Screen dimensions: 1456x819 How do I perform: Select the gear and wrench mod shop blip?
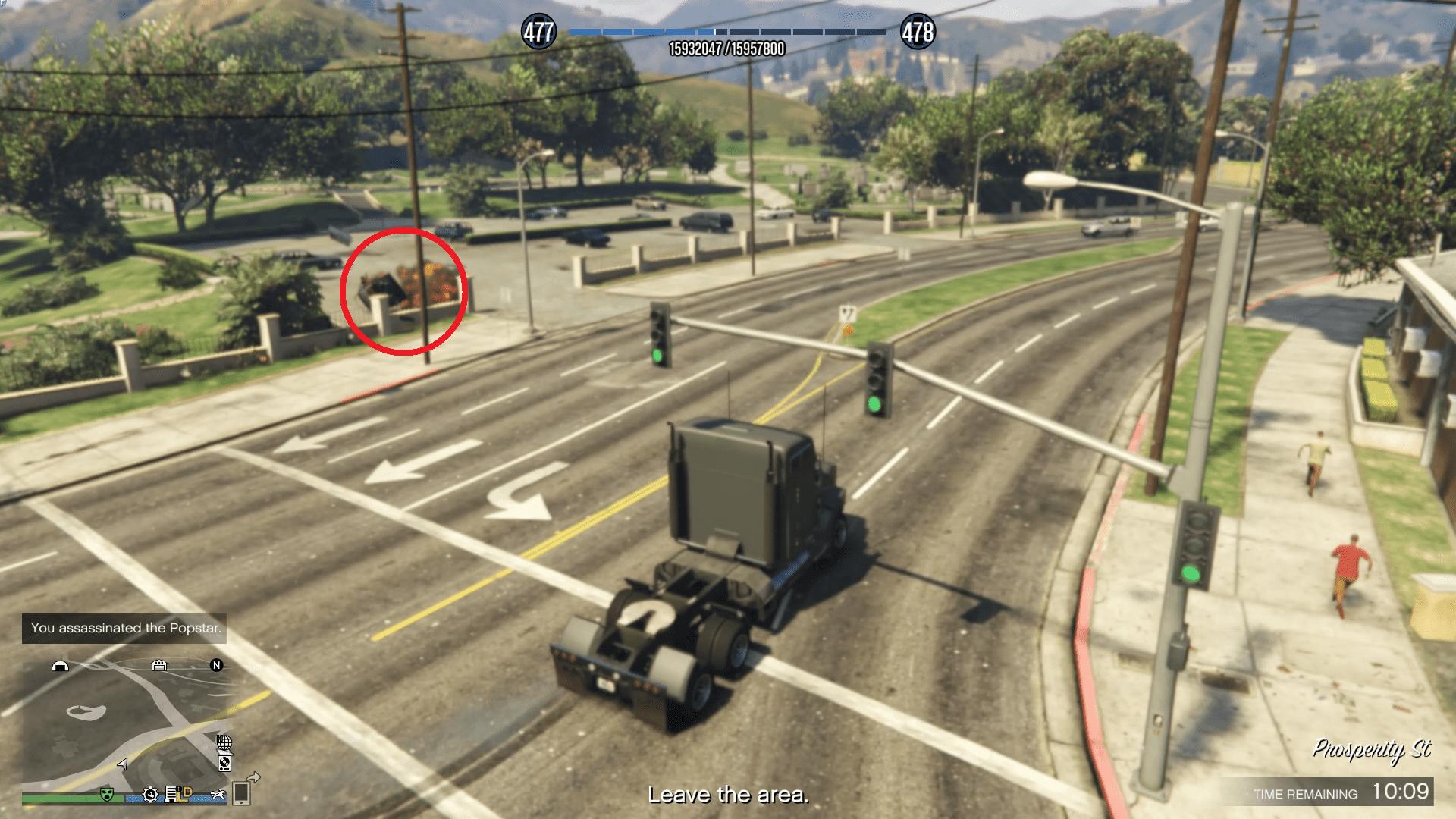coord(150,795)
